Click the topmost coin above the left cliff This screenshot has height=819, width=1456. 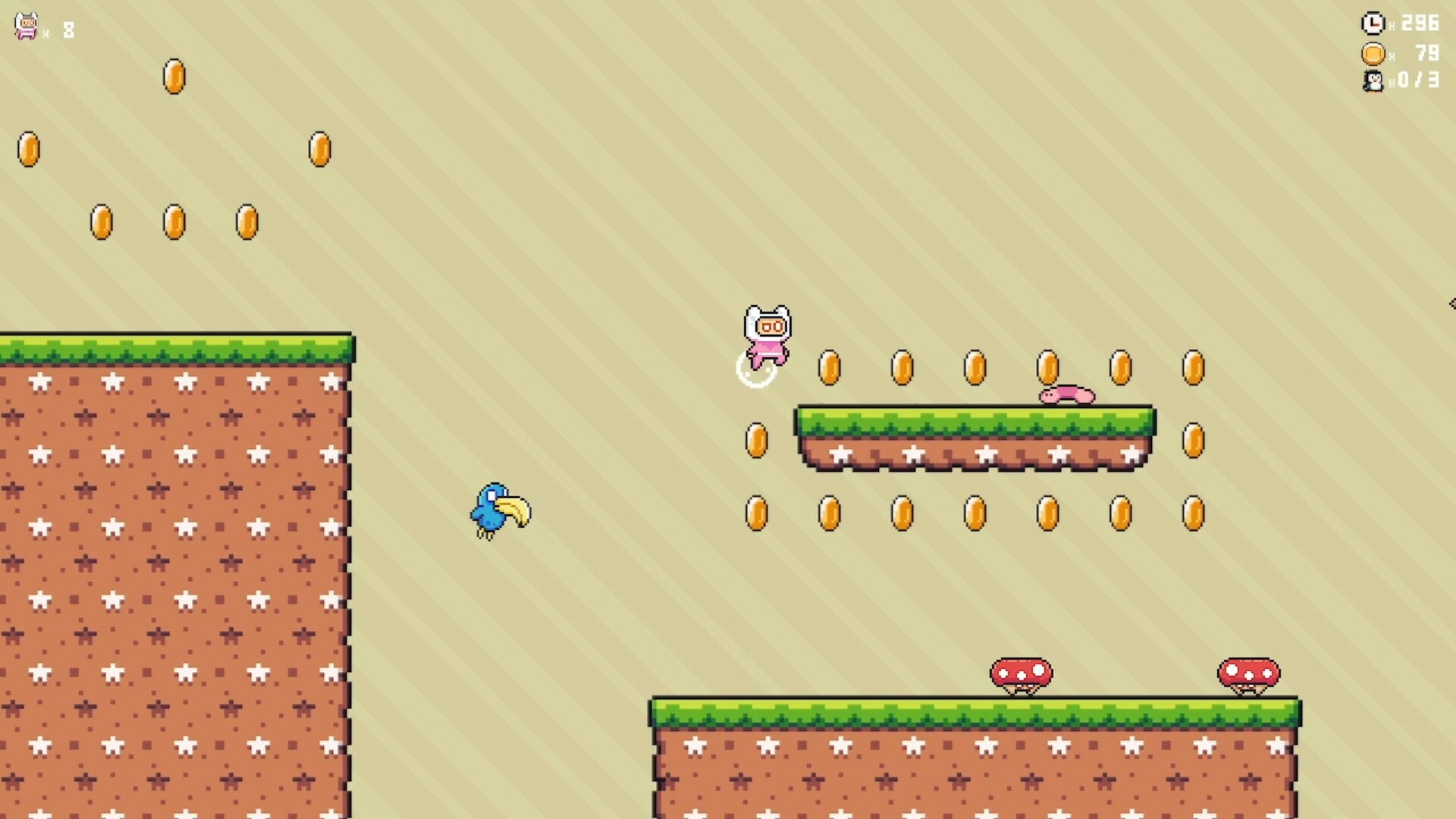click(174, 77)
